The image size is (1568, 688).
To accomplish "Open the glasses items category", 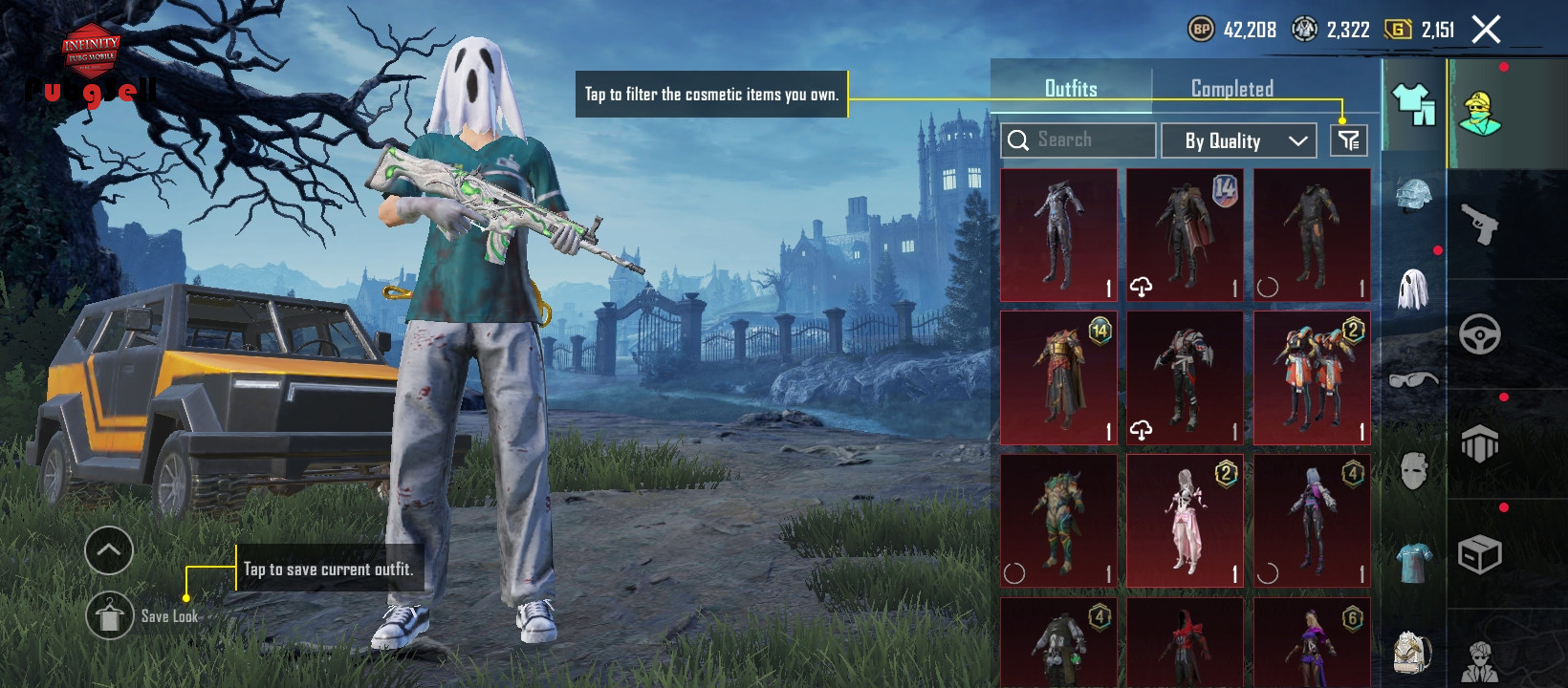I will (1413, 379).
